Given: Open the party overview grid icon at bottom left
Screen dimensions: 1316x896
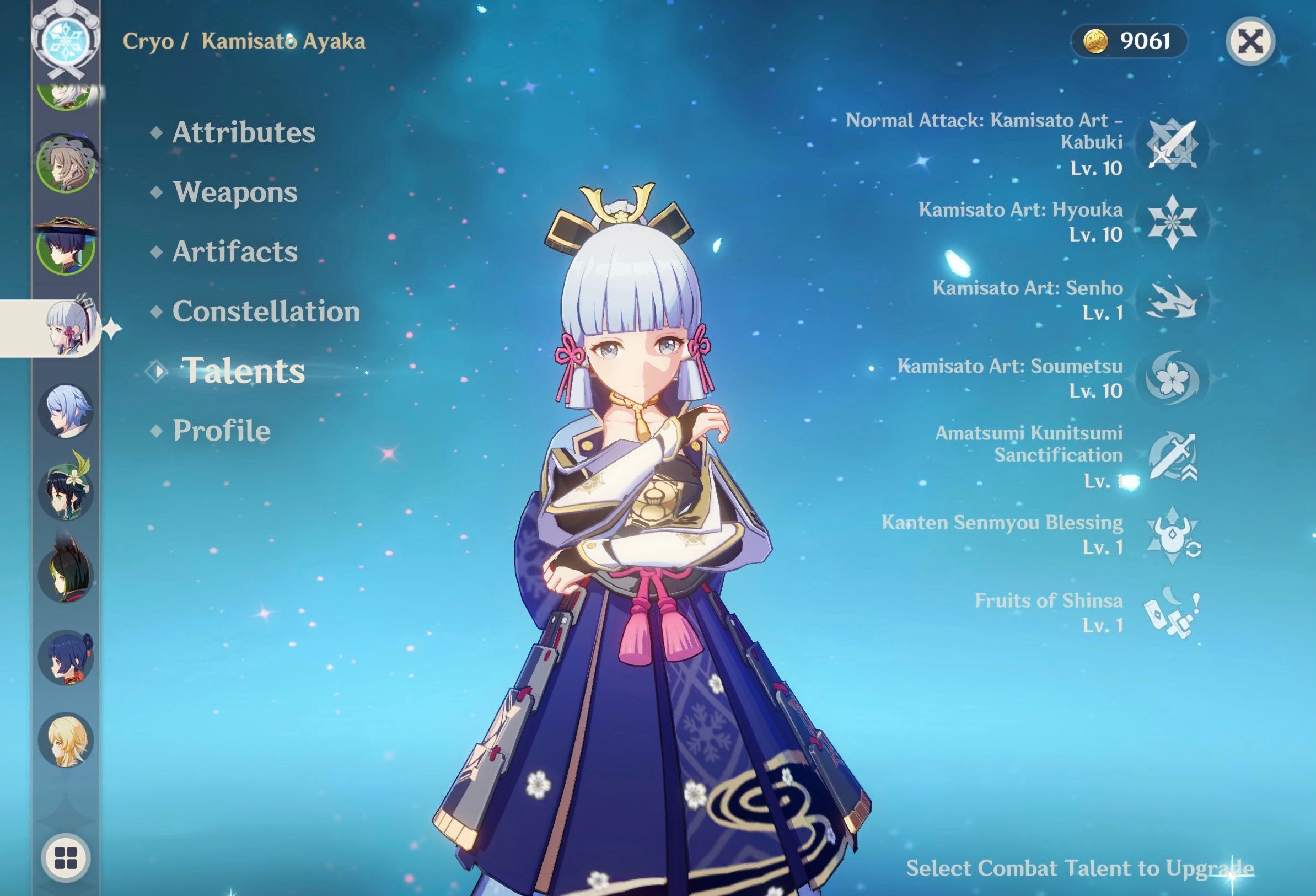Looking at the screenshot, I should pyautogui.click(x=65, y=856).
